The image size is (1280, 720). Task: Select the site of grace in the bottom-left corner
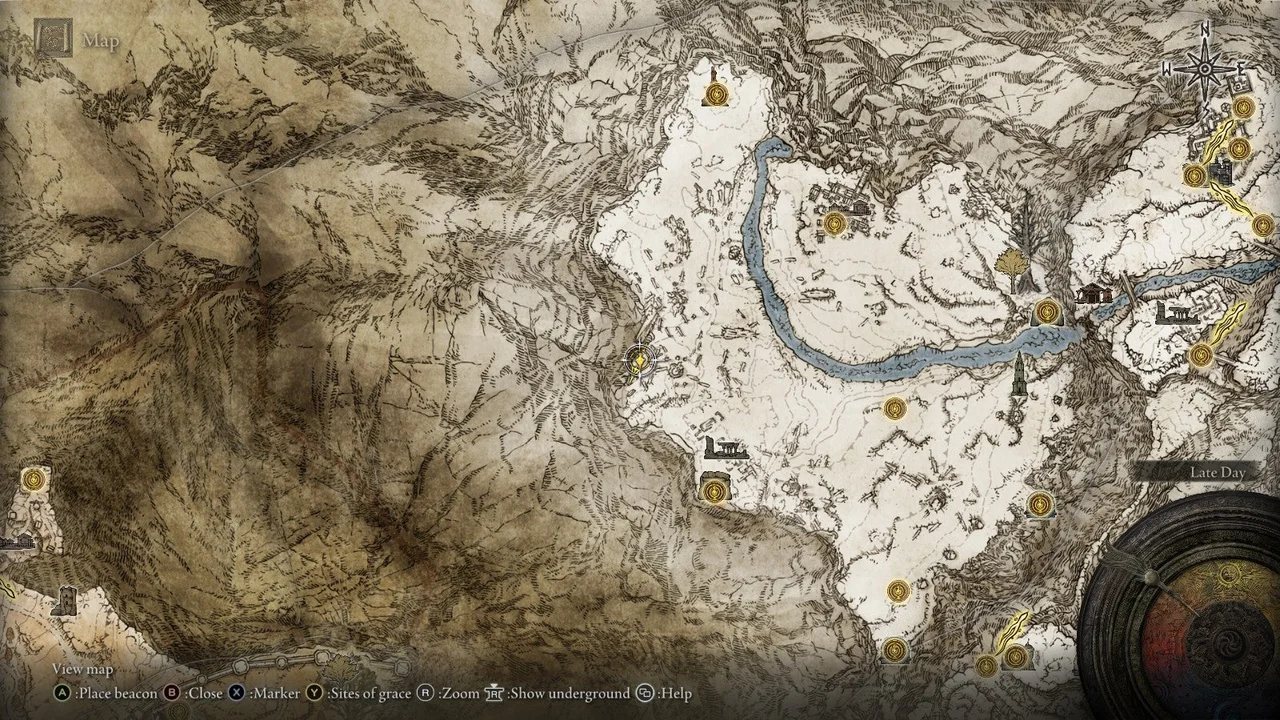34,480
